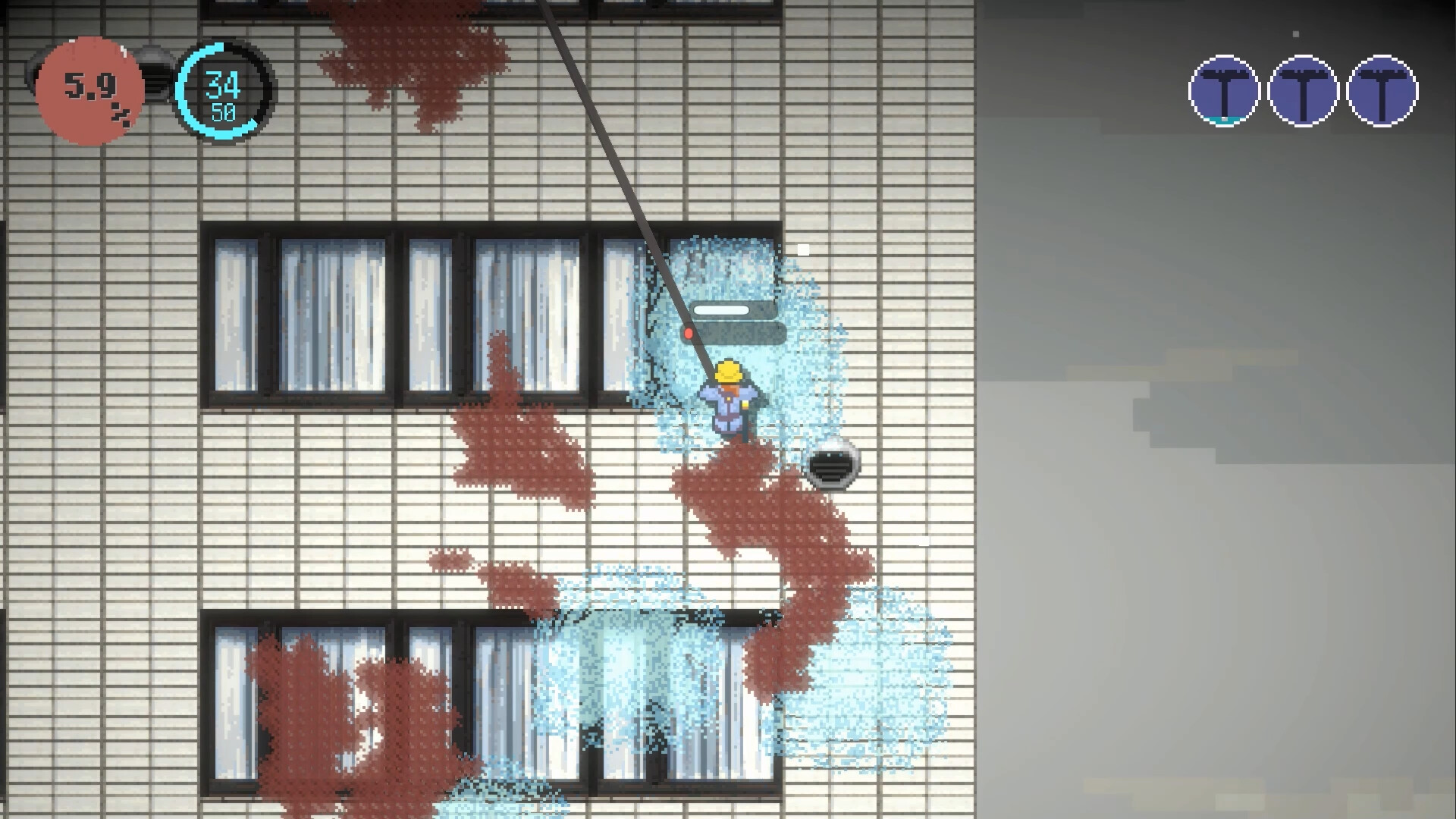Click the red 5.9 dirt-meter bubble
Screen dimensions: 1456x819
pyautogui.click(x=89, y=88)
